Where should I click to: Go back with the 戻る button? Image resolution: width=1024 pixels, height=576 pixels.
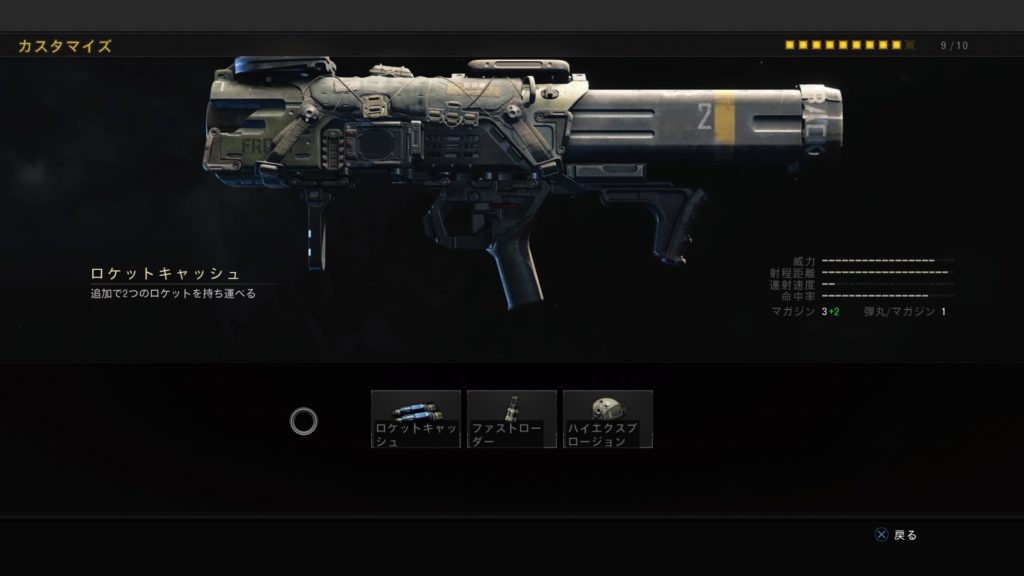point(896,535)
